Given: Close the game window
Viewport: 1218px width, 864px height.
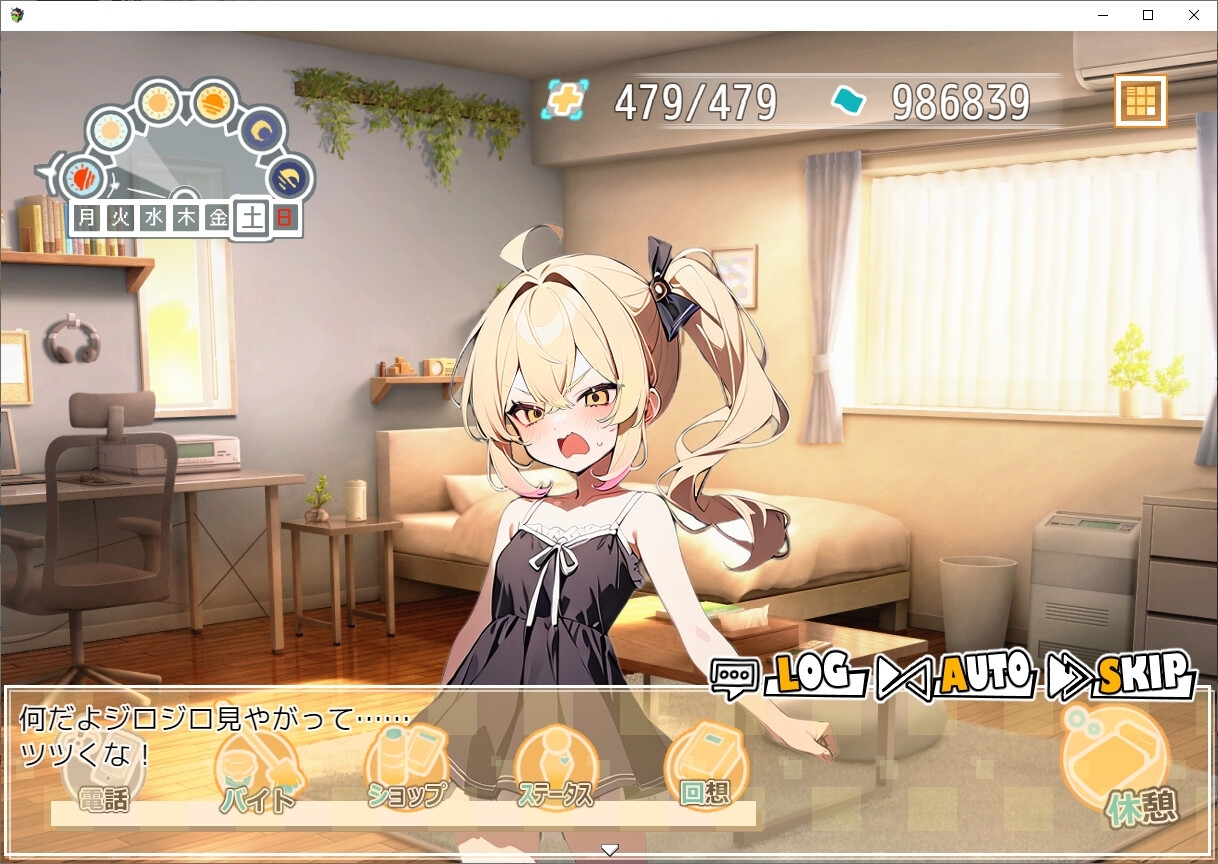Looking at the screenshot, I should coord(1194,15).
